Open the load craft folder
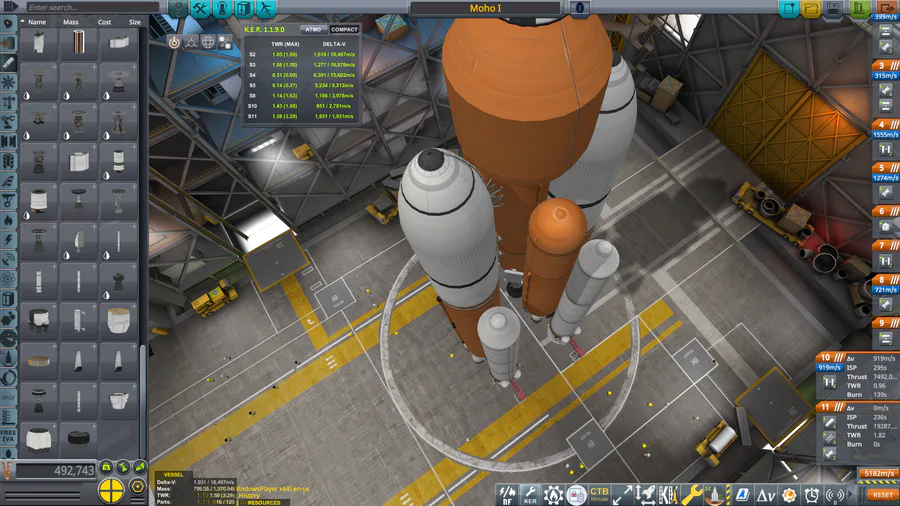900x506 pixels. (811, 9)
